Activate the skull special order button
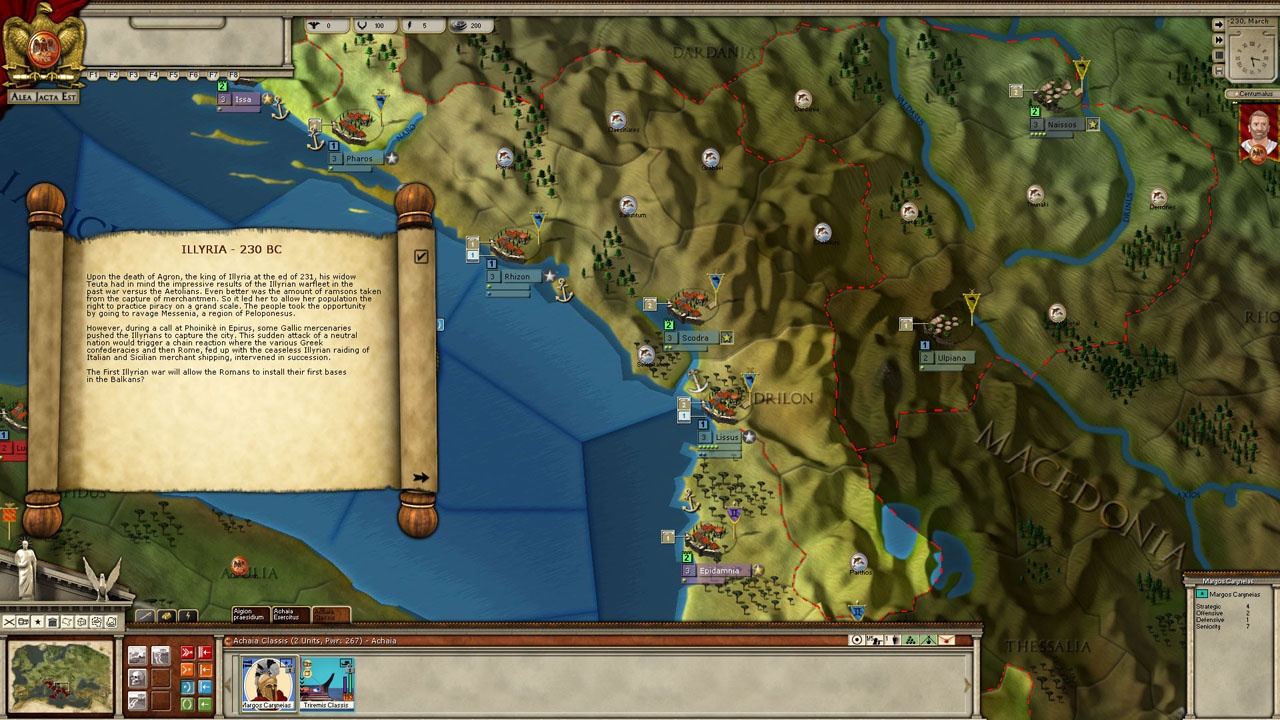1280x720 pixels. 137,679
